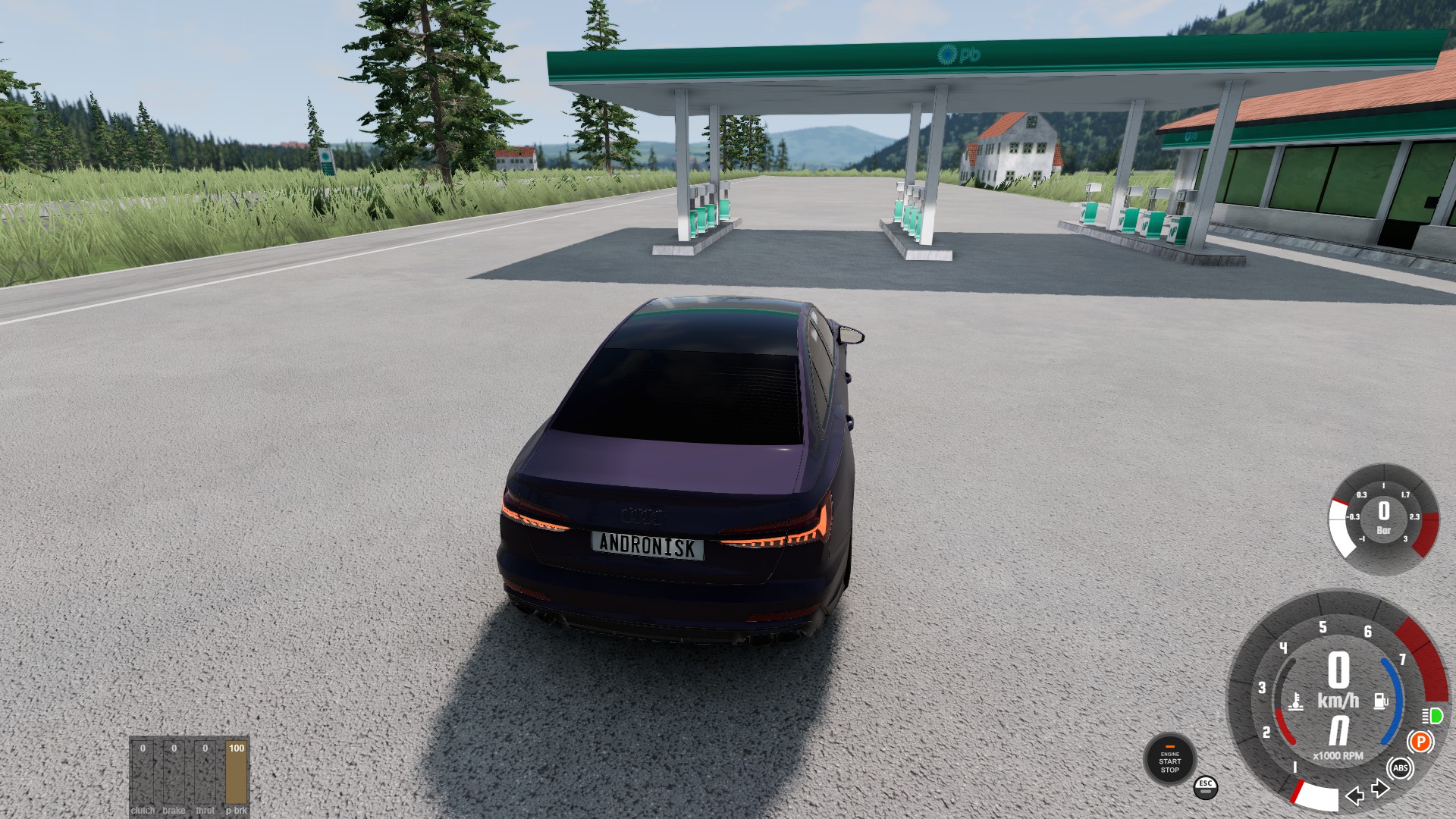Image resolution: width=1456 pixels, height=819 pixels.
Task: Activate the right turn signal arrow
Action: point(1380,789)
